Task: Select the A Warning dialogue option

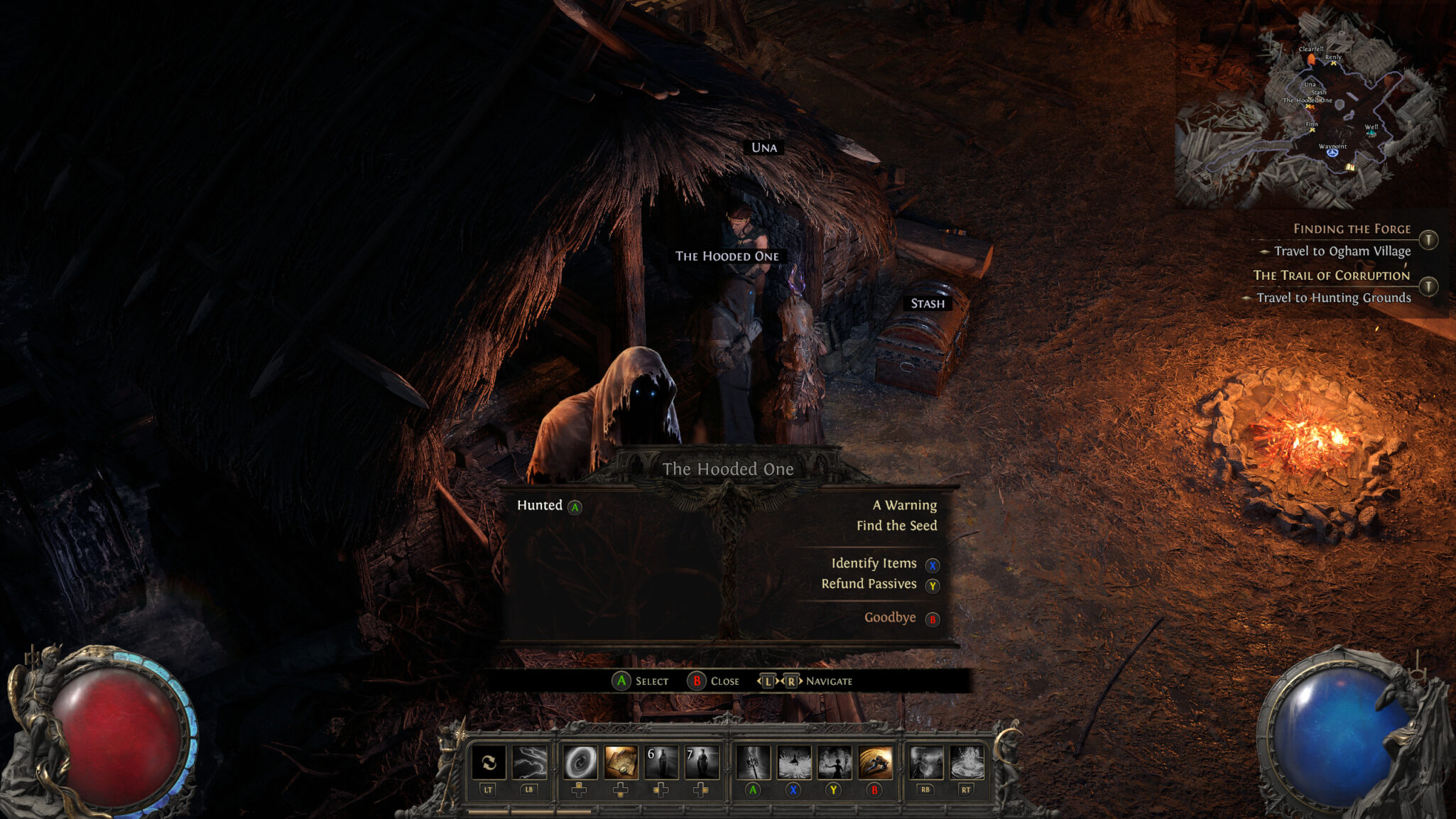Action: click(904, 505)
